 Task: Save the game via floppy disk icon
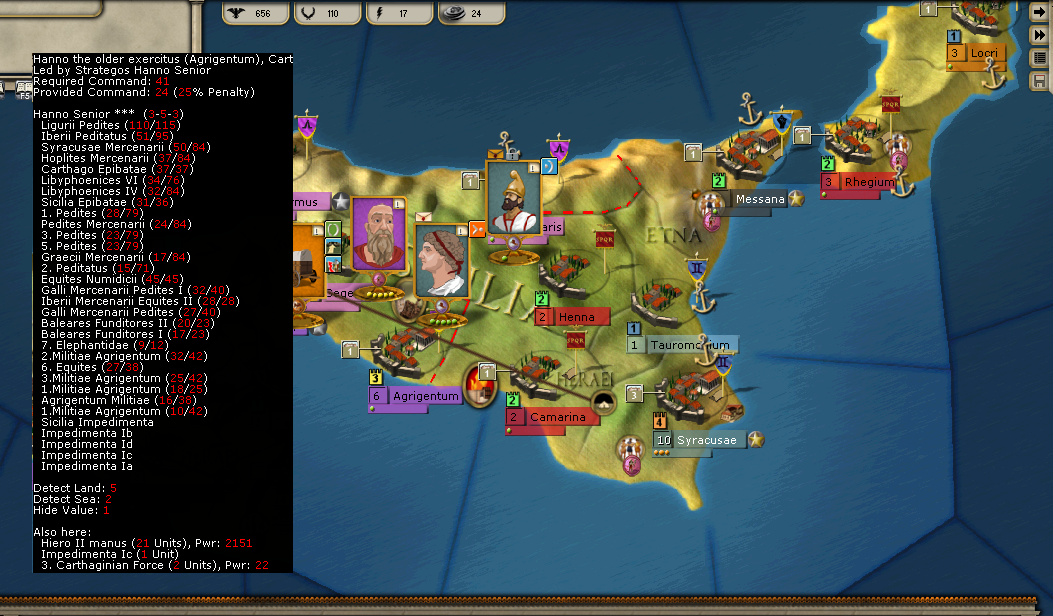[x=1040, y=79]
